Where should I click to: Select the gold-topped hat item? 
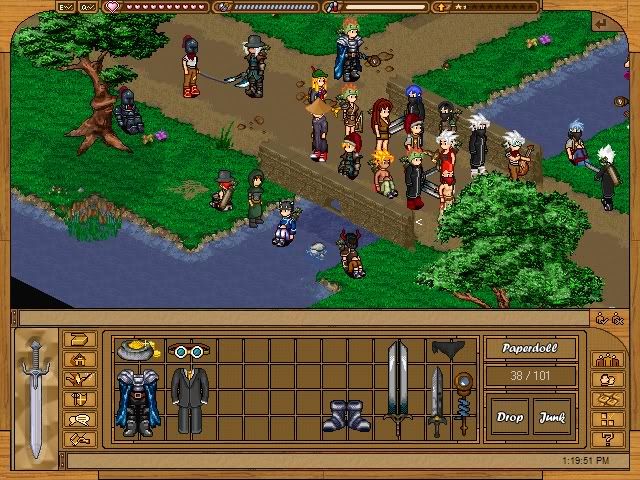[x=138, y=350]
